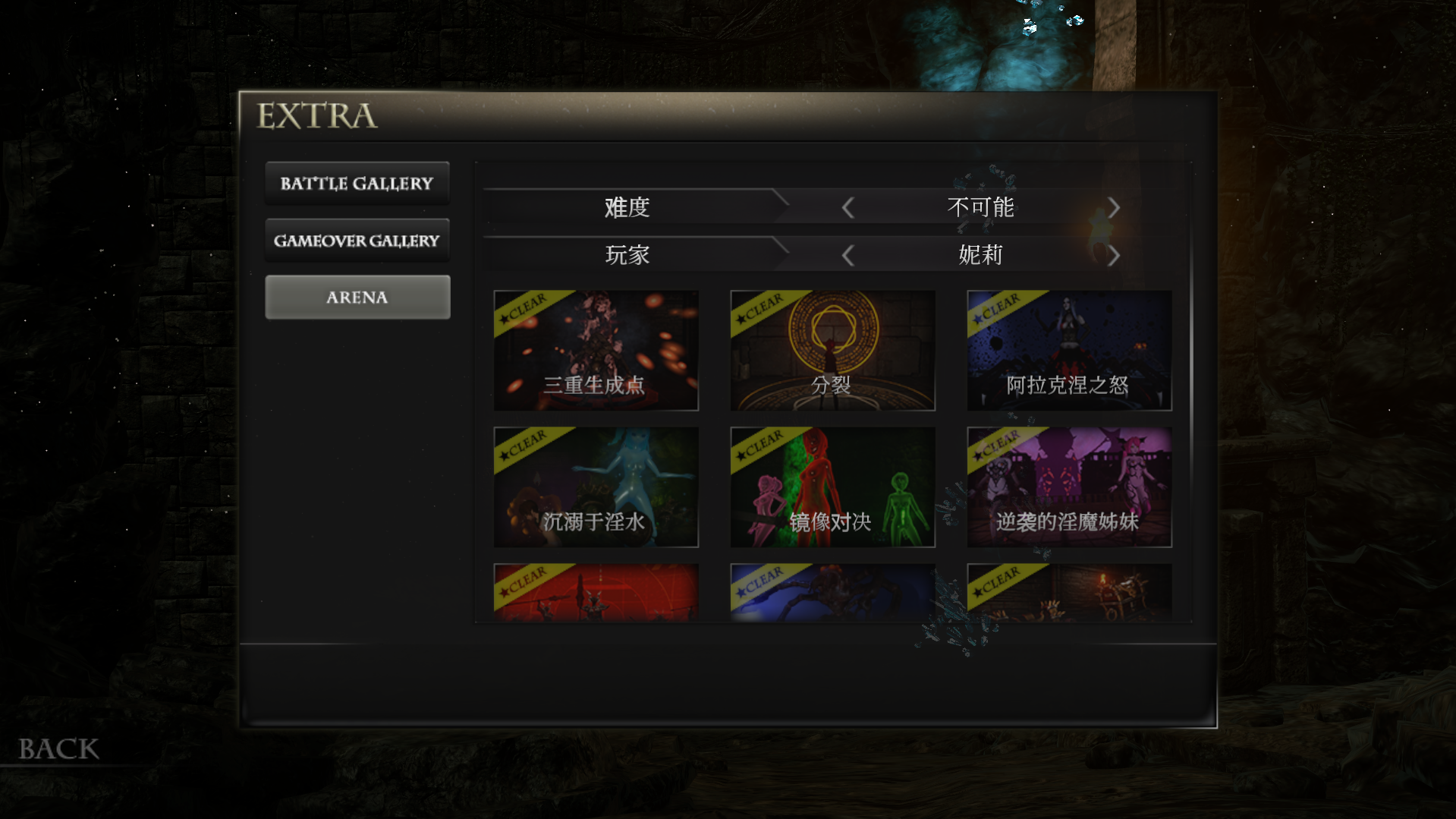Increase difficulty with the right arrow
Image resolution: width=1456 pixels, height=819 pixels.
(1113, 208)
